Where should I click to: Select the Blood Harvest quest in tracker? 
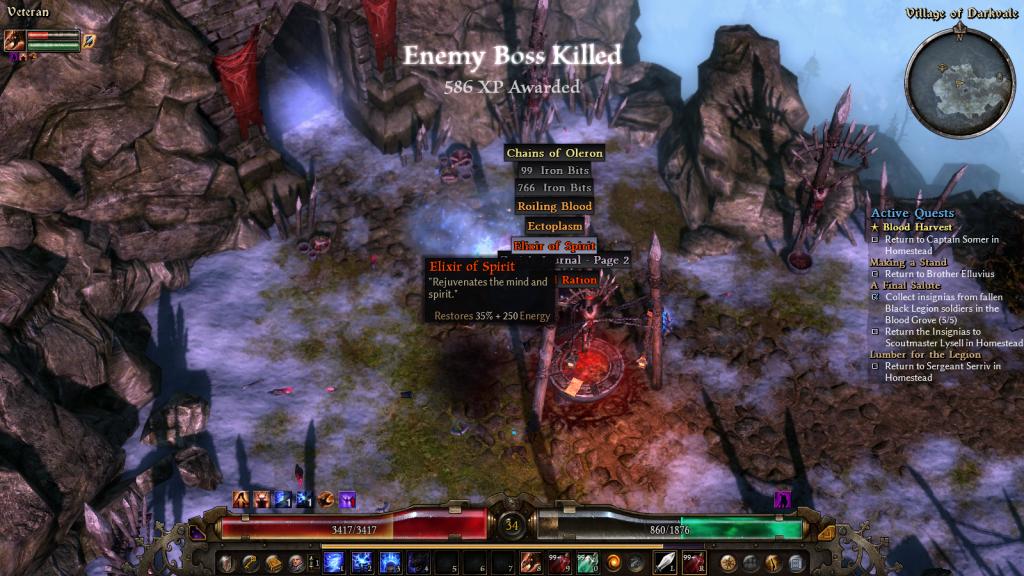click(x=917, y=227)
